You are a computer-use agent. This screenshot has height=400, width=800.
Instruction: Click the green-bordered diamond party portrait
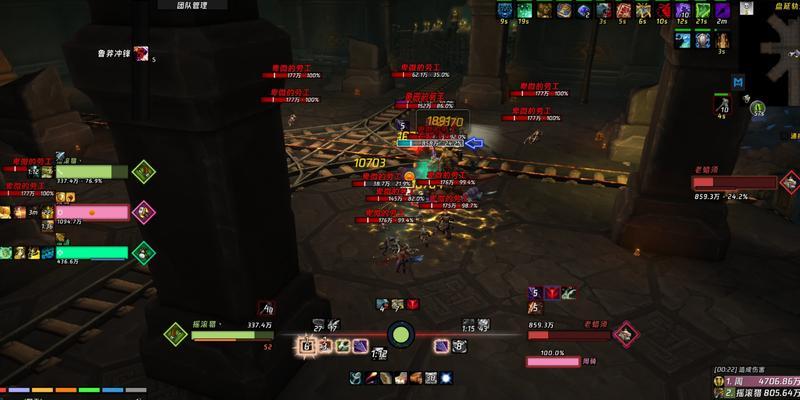tap(143, 172)
